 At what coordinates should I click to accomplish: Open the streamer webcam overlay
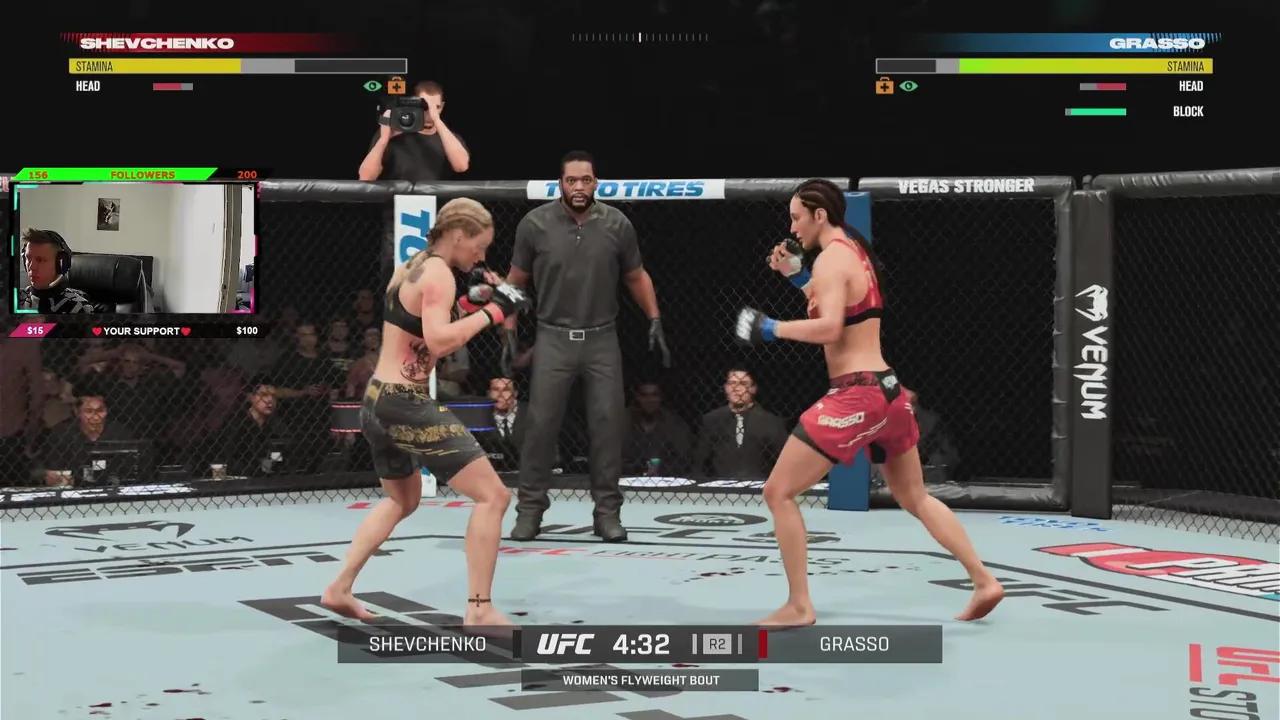[x=135, y=248]
